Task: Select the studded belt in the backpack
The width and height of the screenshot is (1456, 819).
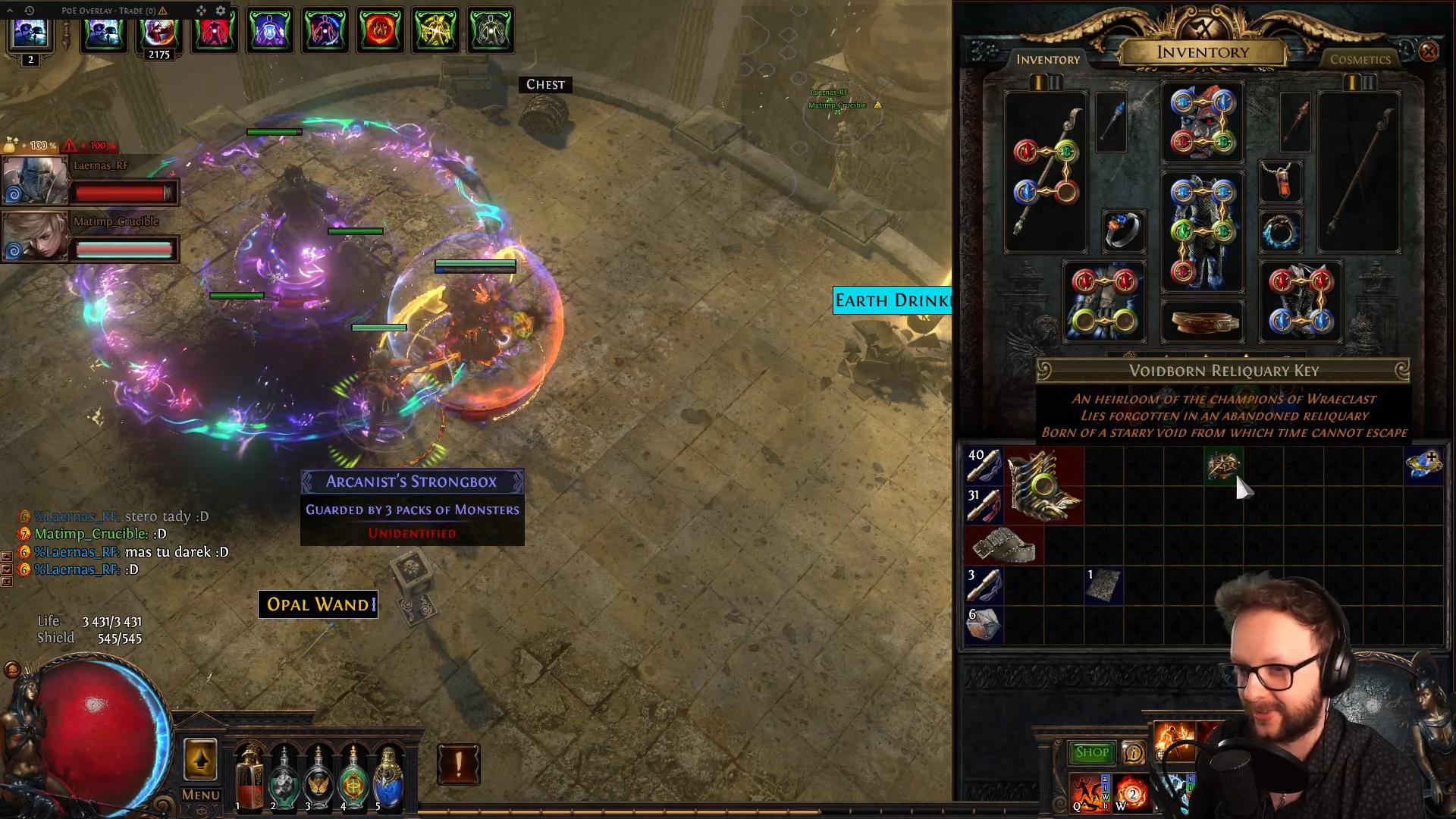Action: pyautogui.click(x=1004, y=545)
